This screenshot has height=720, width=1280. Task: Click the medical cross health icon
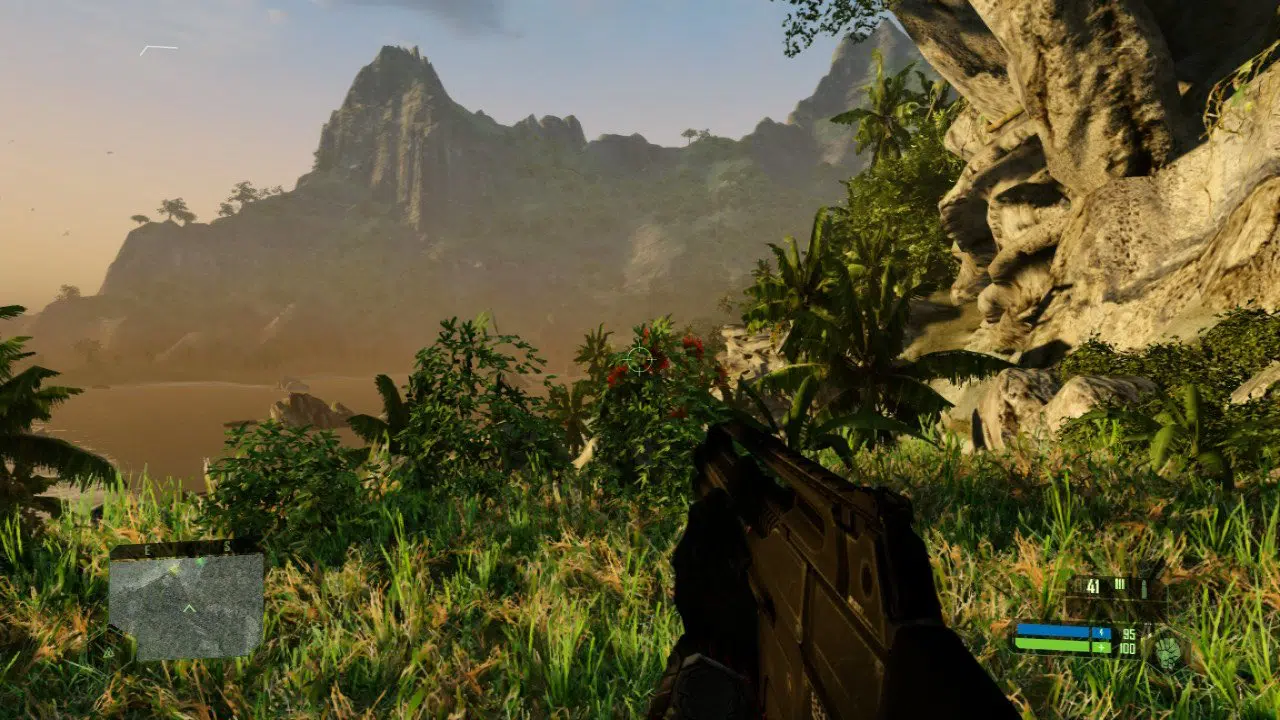click(x=1101, y=648)
